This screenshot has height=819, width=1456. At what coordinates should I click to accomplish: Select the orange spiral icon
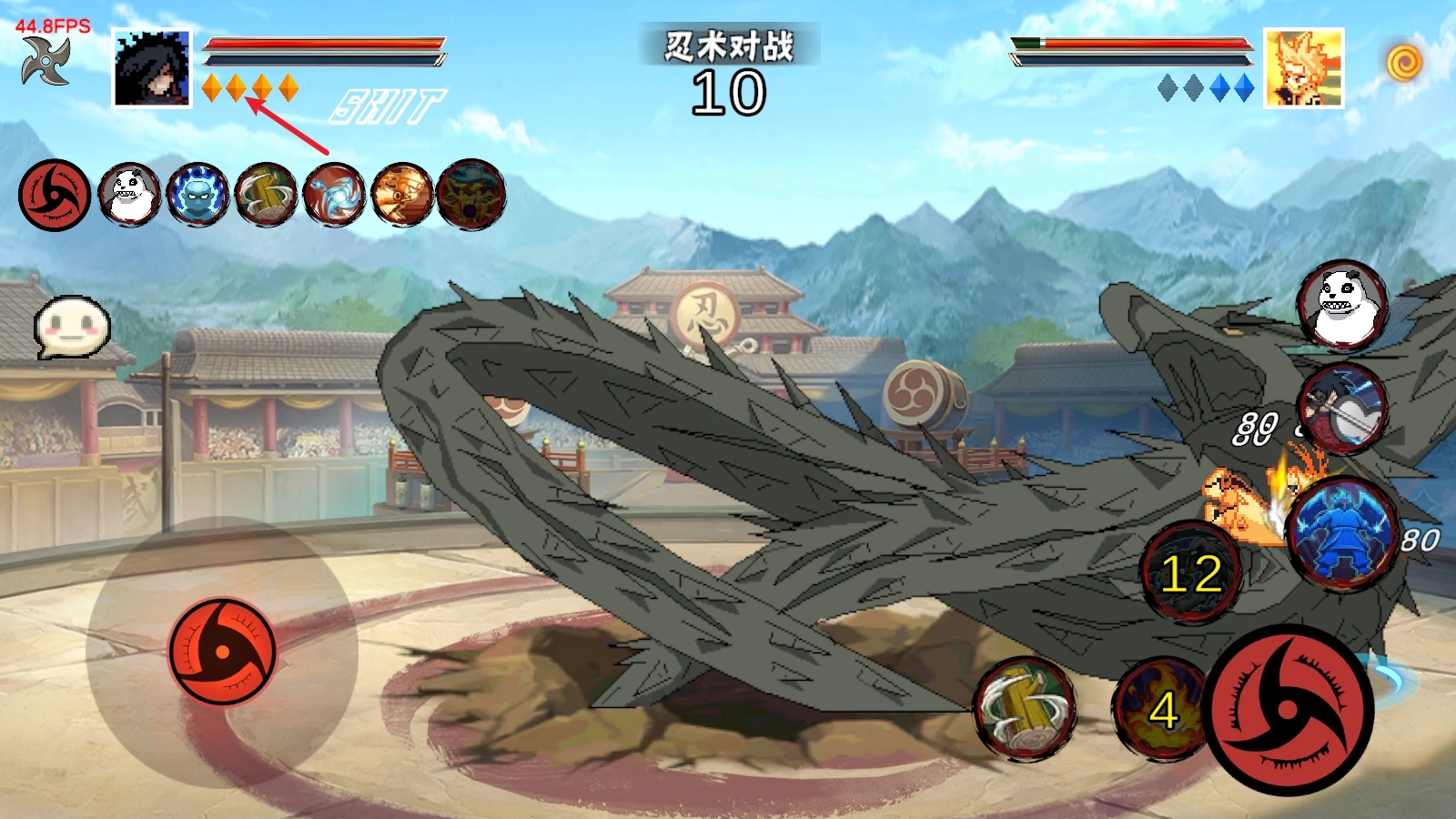coord(1404,63)
